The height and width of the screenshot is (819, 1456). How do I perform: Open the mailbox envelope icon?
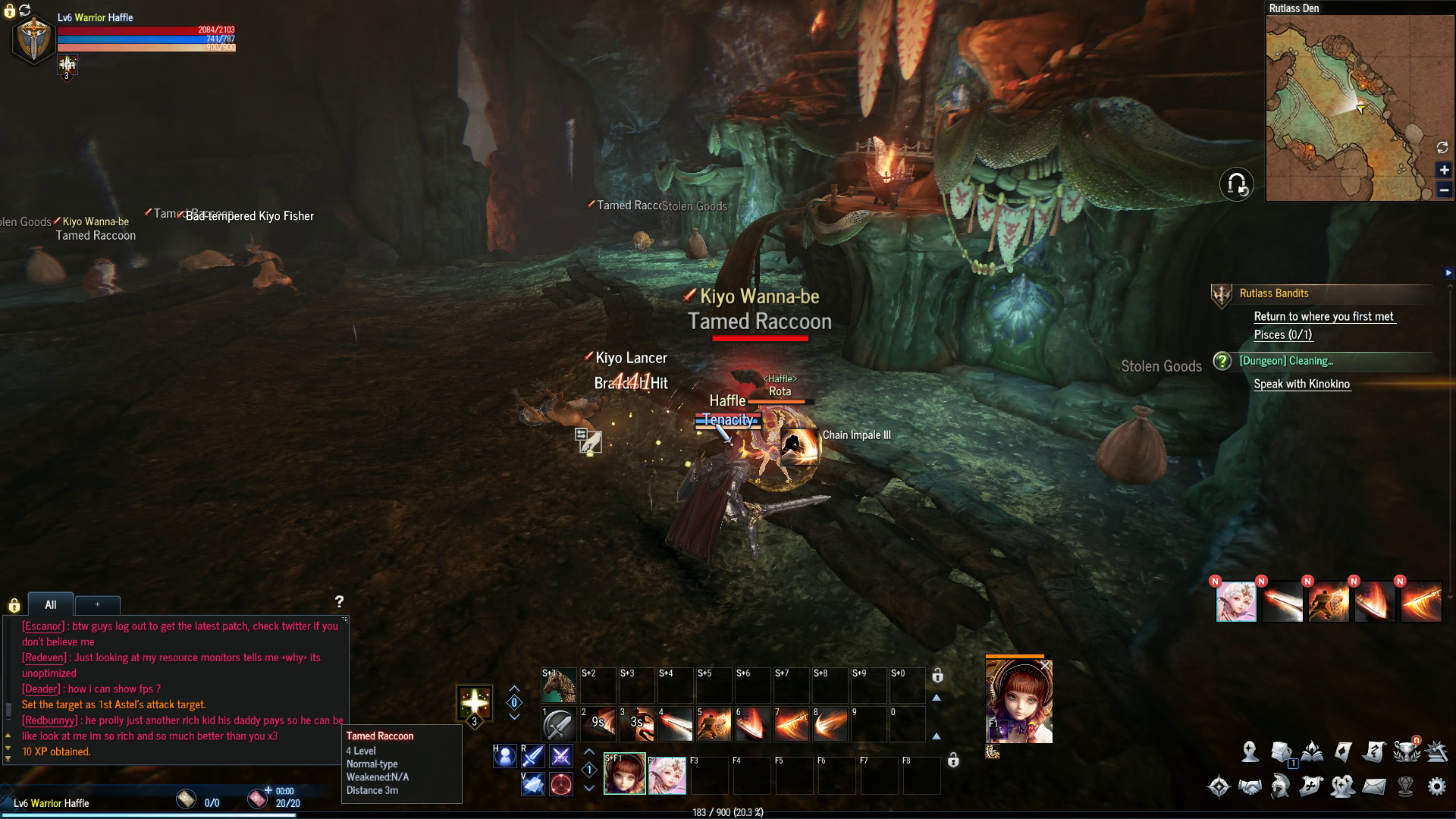1374,786
